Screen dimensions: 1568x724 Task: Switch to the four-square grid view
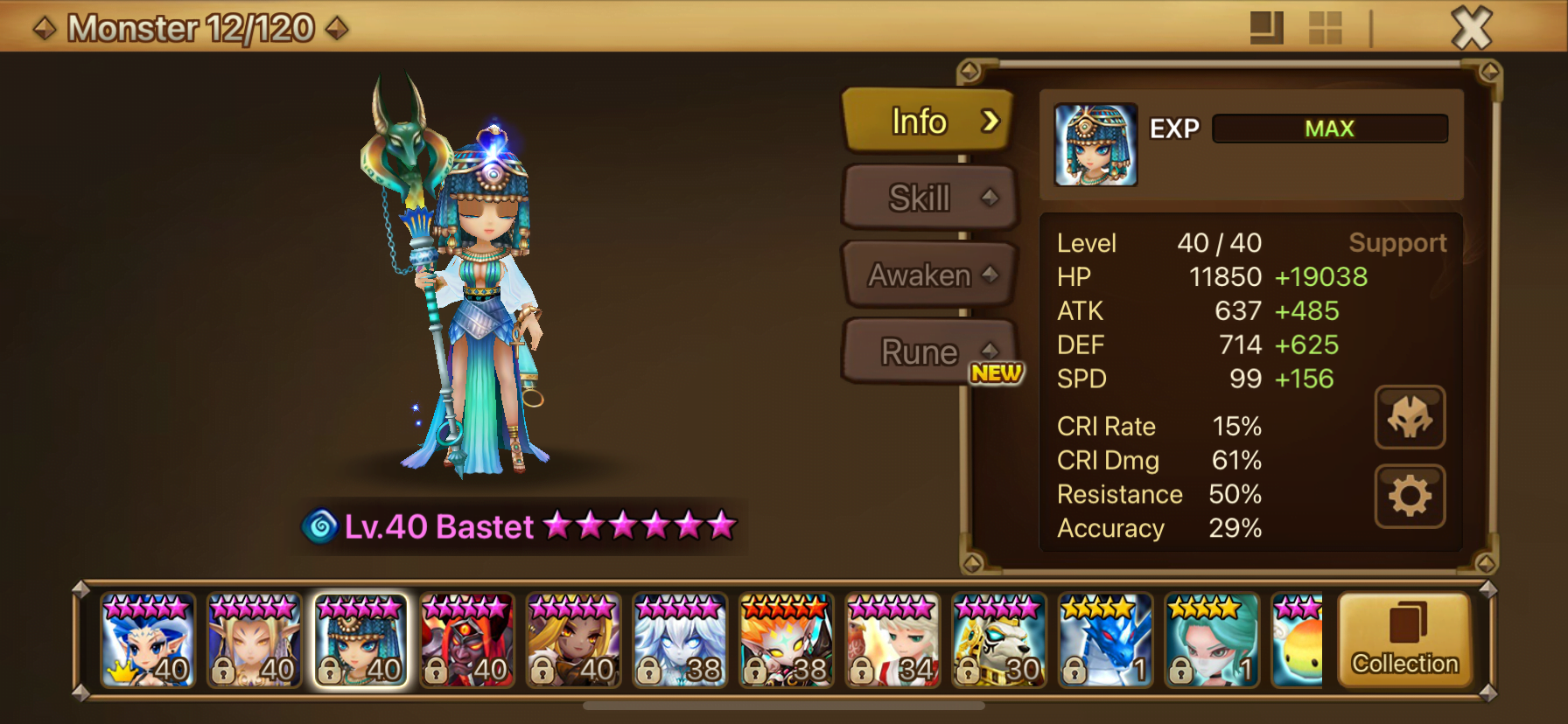pos(1325,28)
